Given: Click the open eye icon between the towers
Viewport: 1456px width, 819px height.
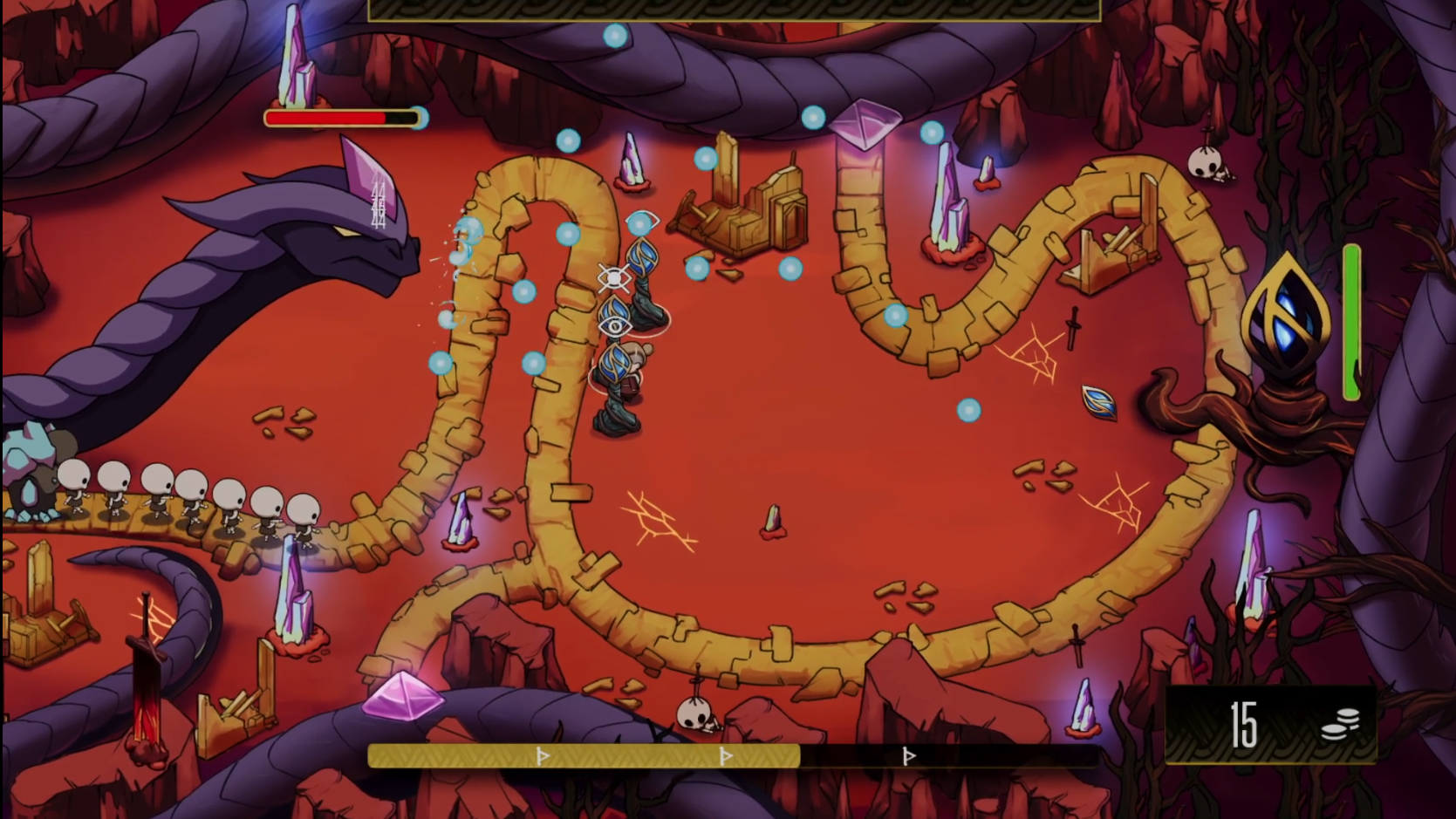Looking at the screenshot, I should 614,326.
